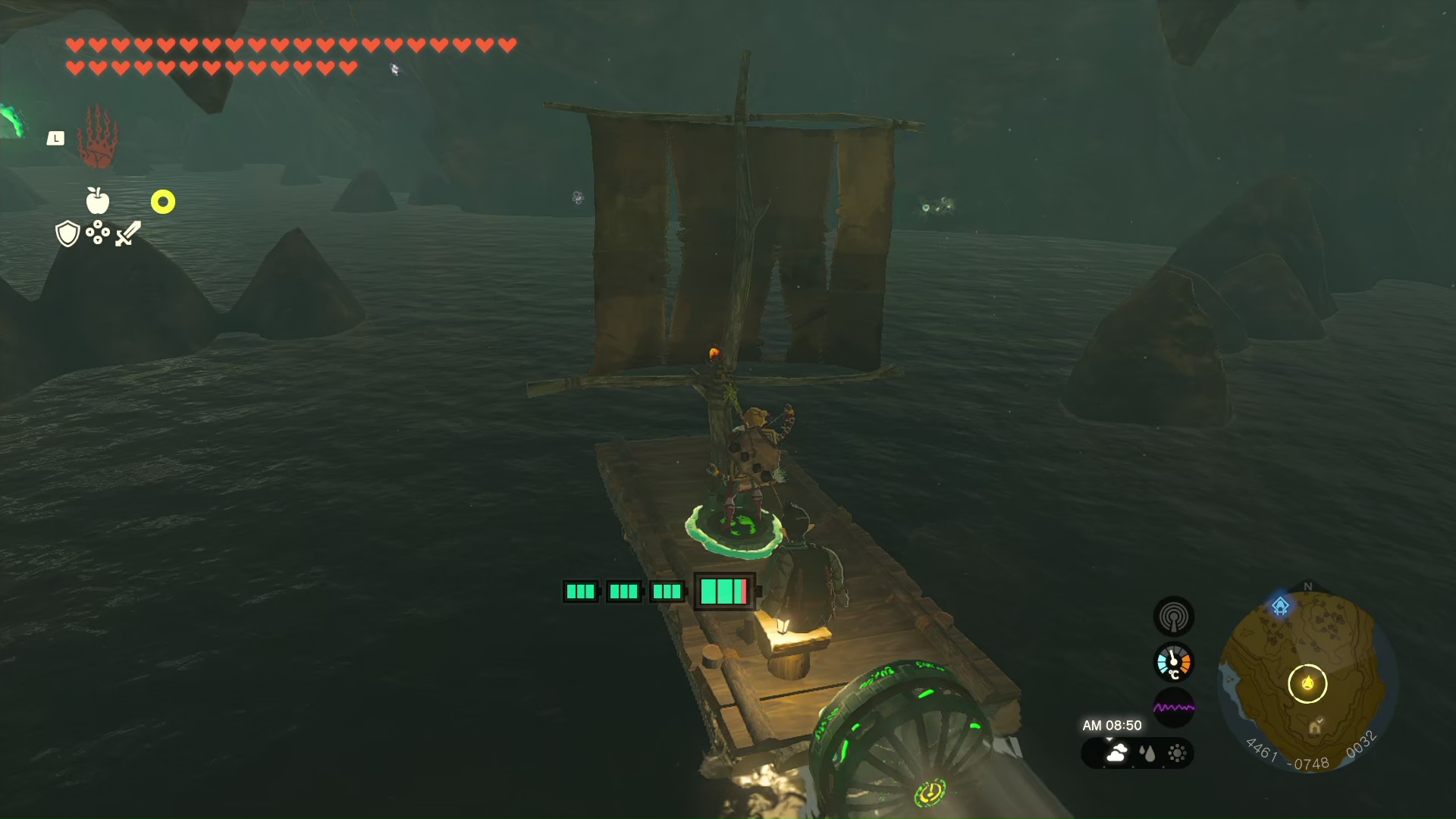Check the temperature gauge icon
This screenshot has height=819, width=1456.
pos(1173,663)
